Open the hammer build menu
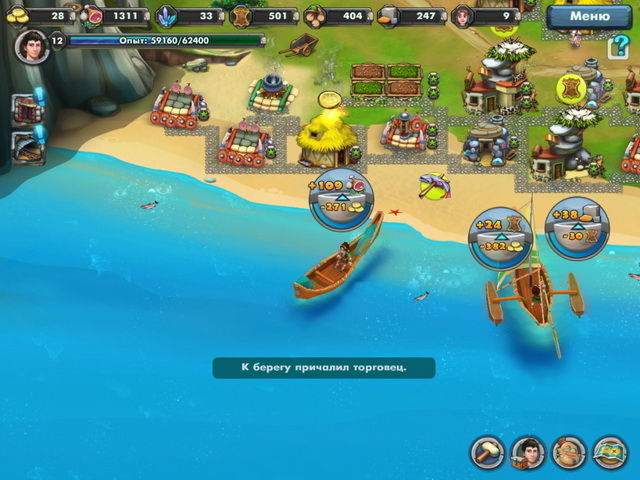 (489, 452)
